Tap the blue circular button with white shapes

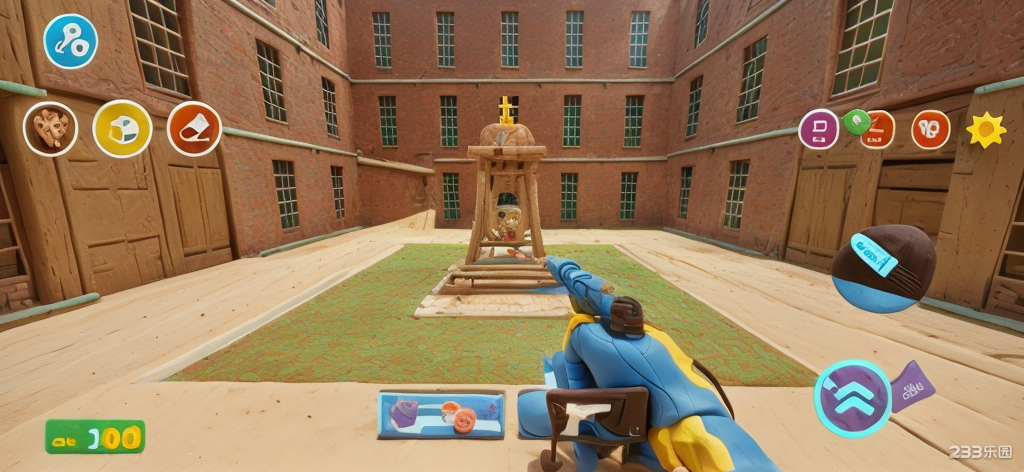(70, 41)
